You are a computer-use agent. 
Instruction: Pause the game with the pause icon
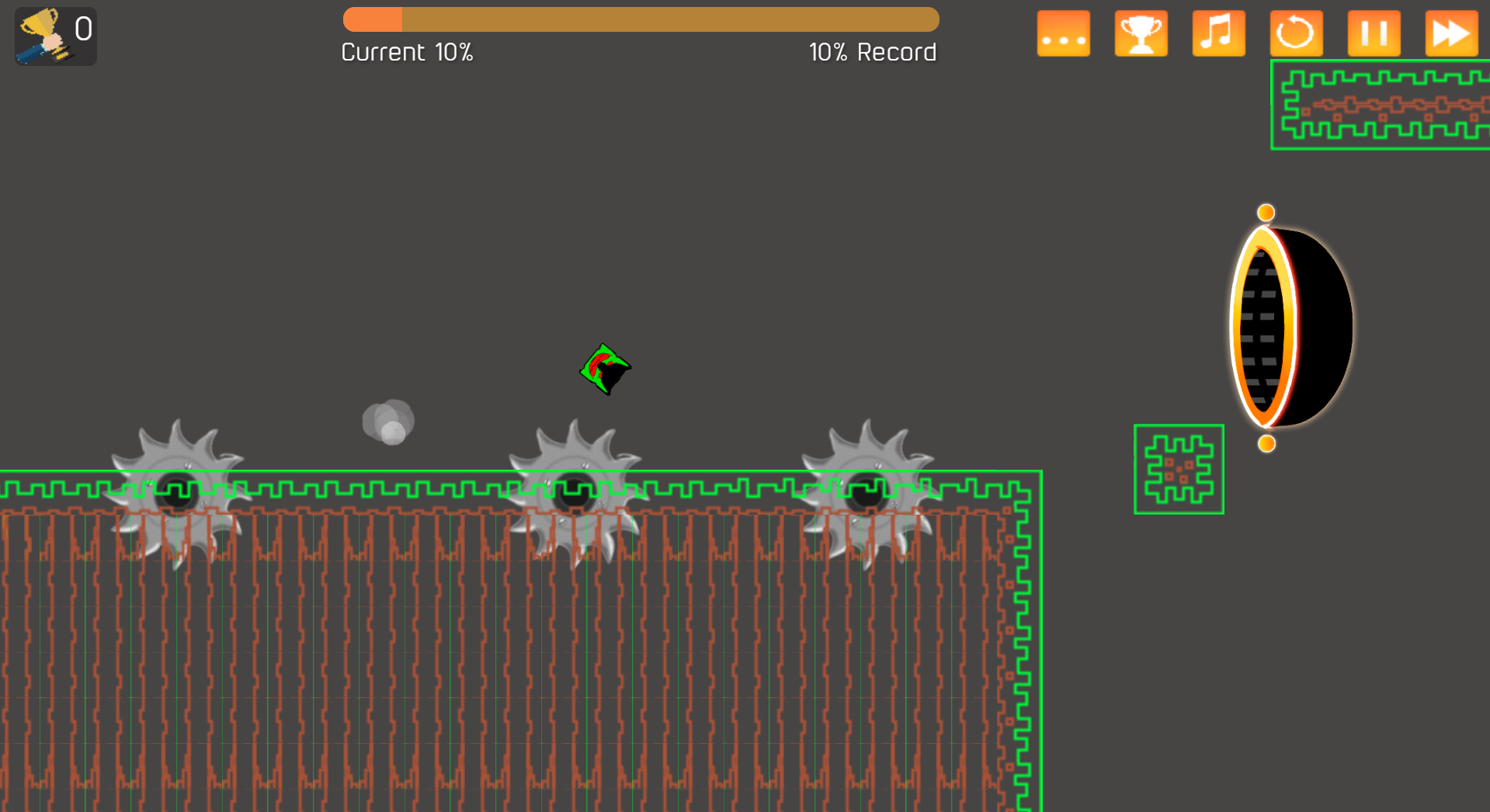coord(1374,33)
